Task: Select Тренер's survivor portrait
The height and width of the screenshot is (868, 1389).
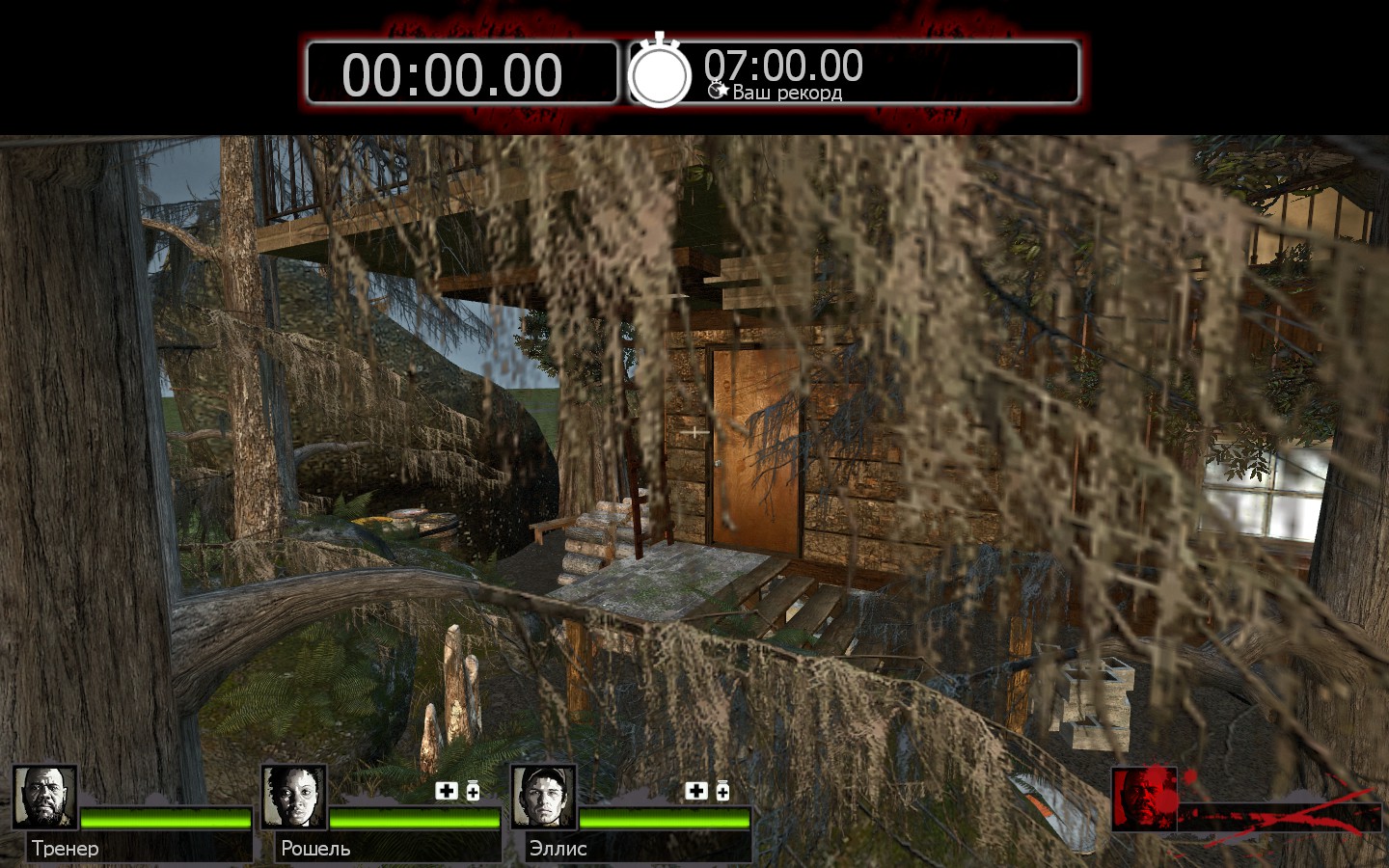Action: (x=44, y=798)
